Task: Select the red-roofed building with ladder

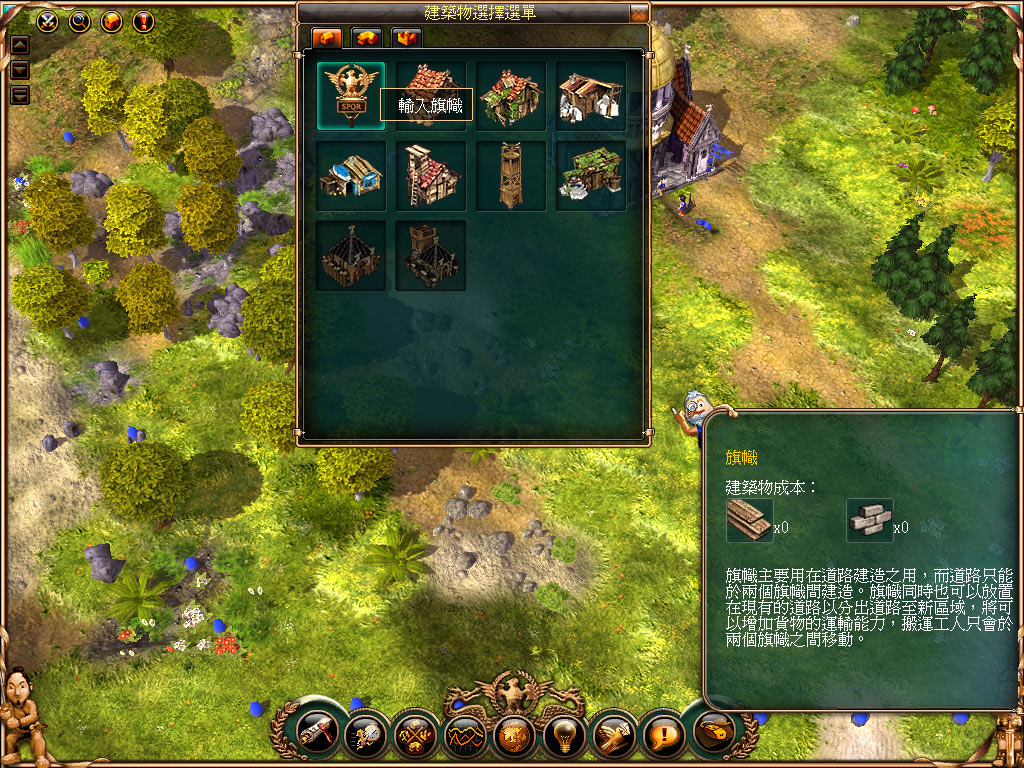Action: click(430, 176)
